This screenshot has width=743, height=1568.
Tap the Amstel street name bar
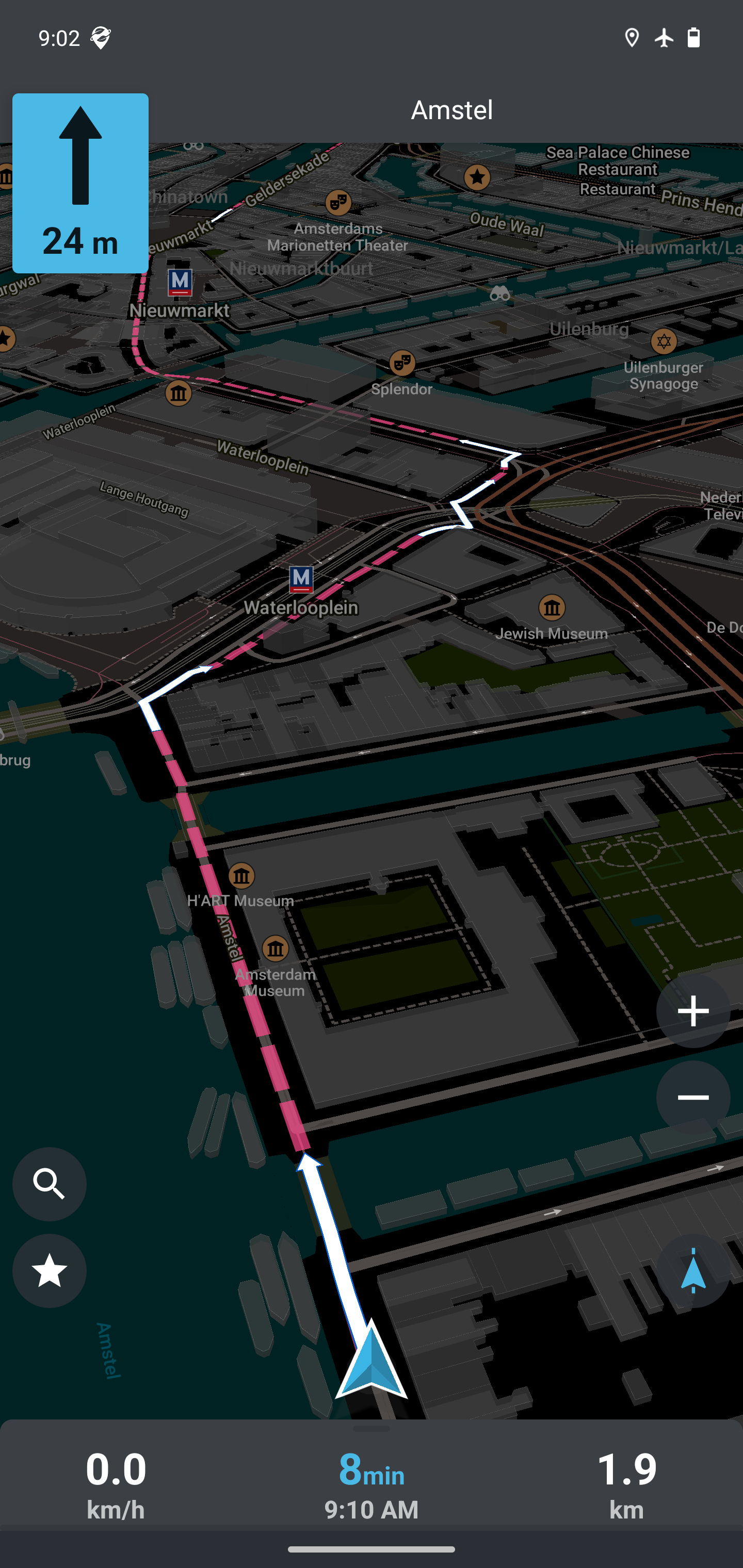pos(451,109)
